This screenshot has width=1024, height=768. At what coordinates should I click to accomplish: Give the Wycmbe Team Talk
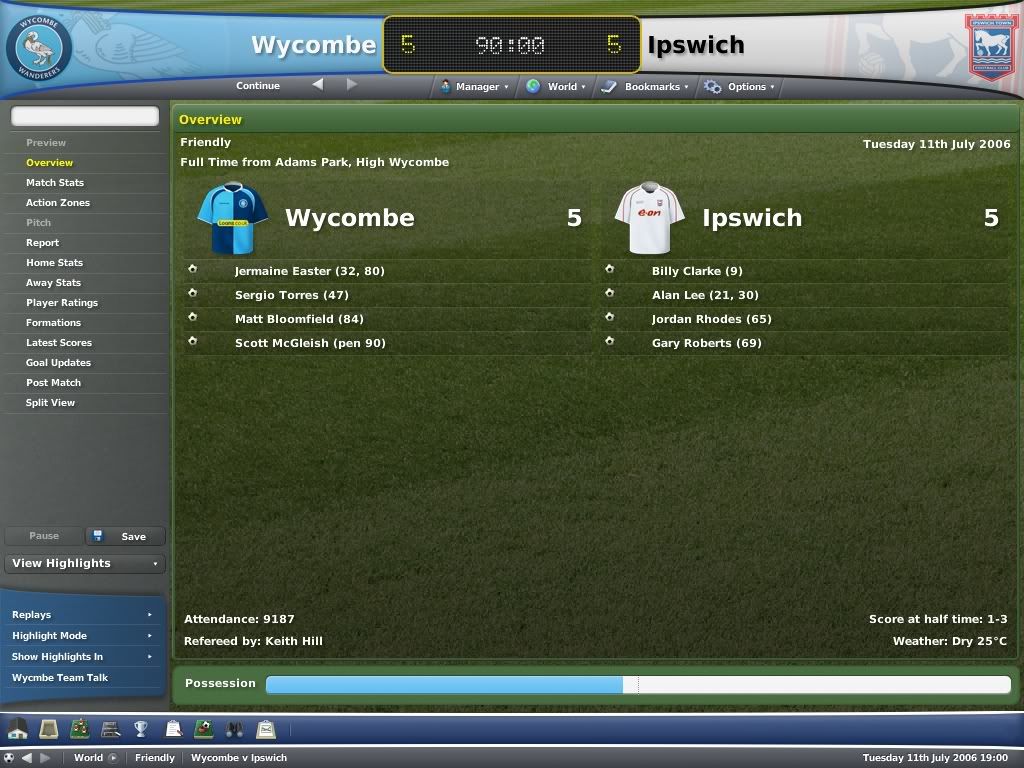[60, 678]
